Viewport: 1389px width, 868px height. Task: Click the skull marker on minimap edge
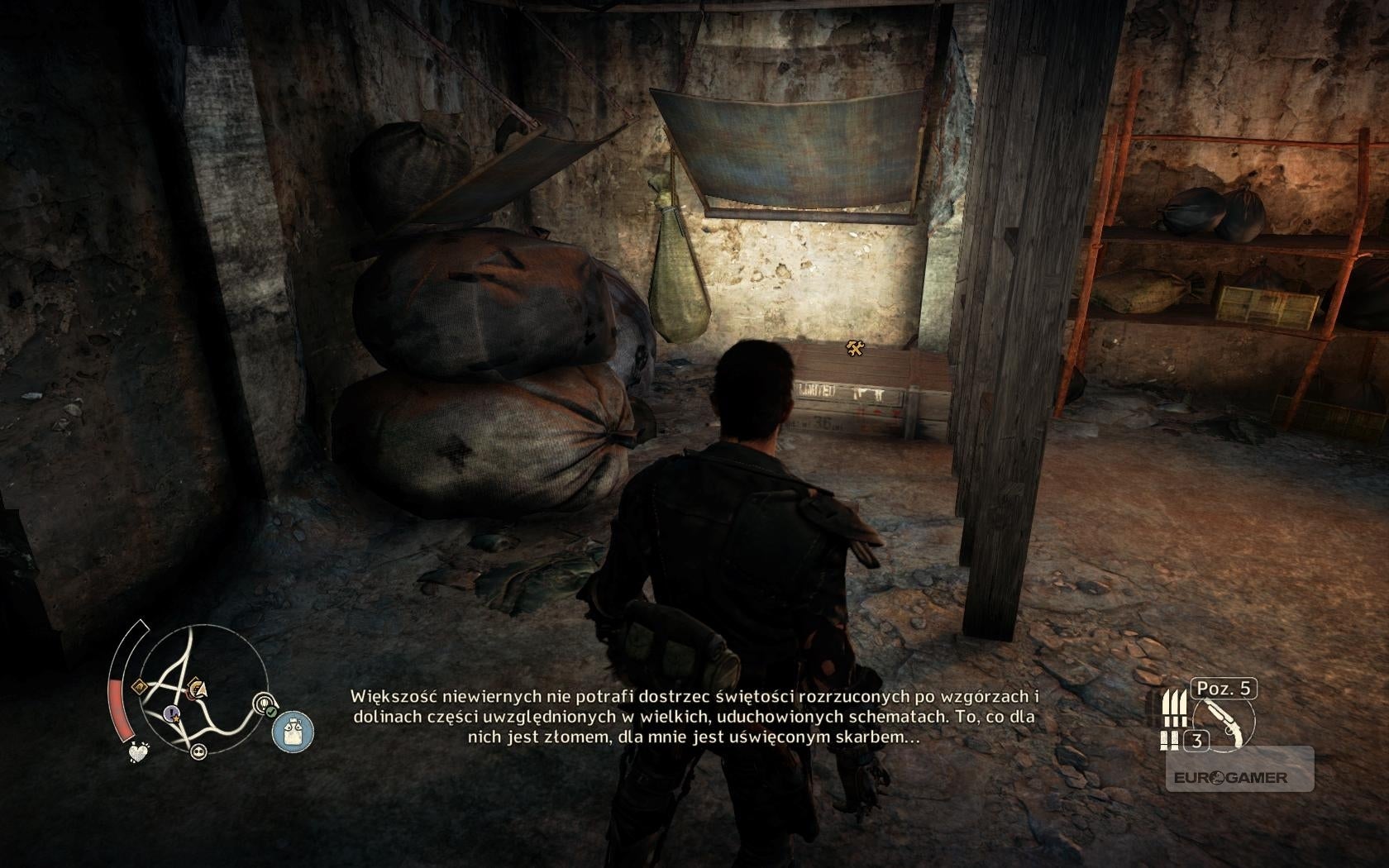pyautogui.click(x=198, y=751)
